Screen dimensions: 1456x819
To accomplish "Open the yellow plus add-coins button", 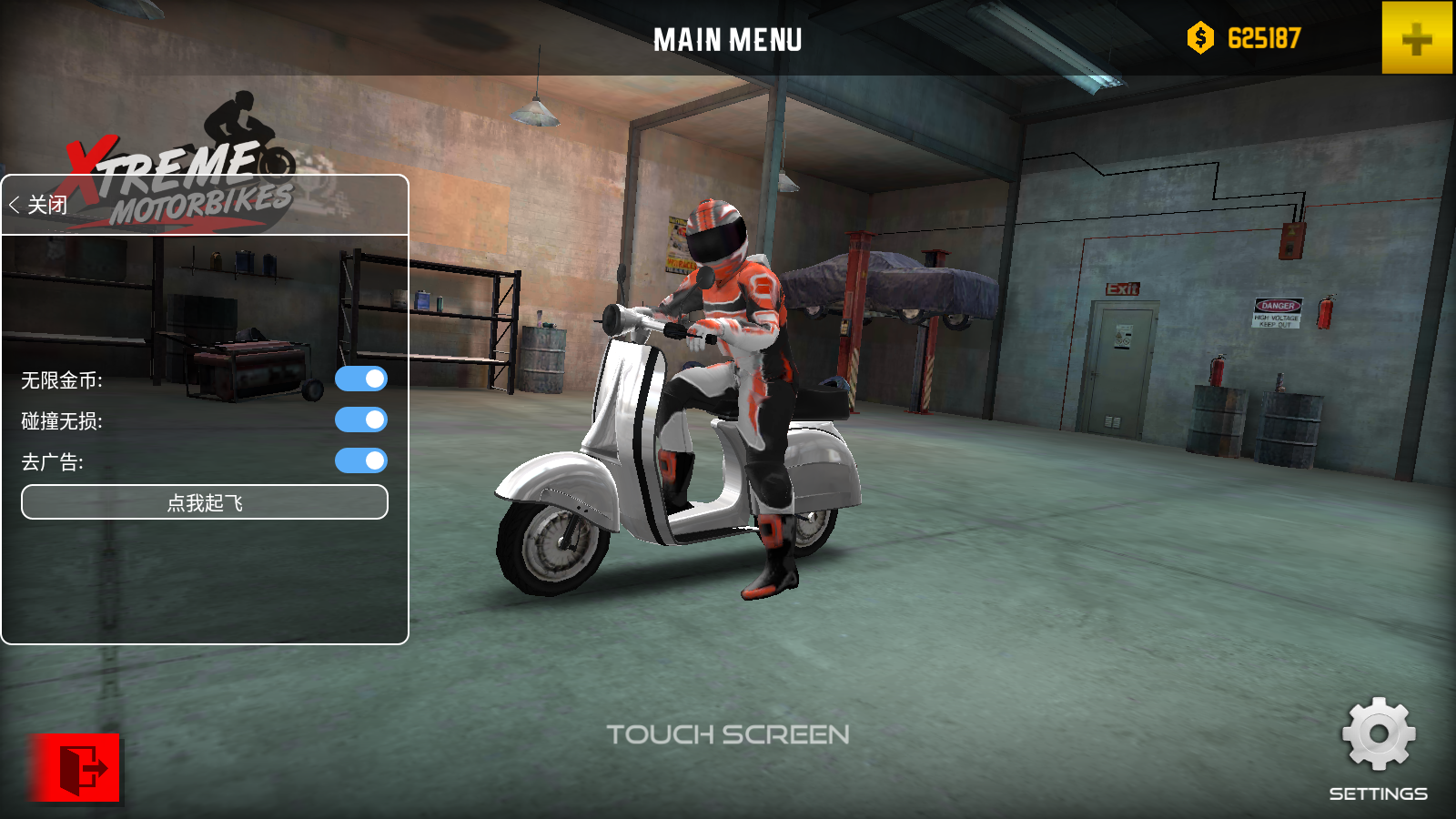I will 1416,38.
